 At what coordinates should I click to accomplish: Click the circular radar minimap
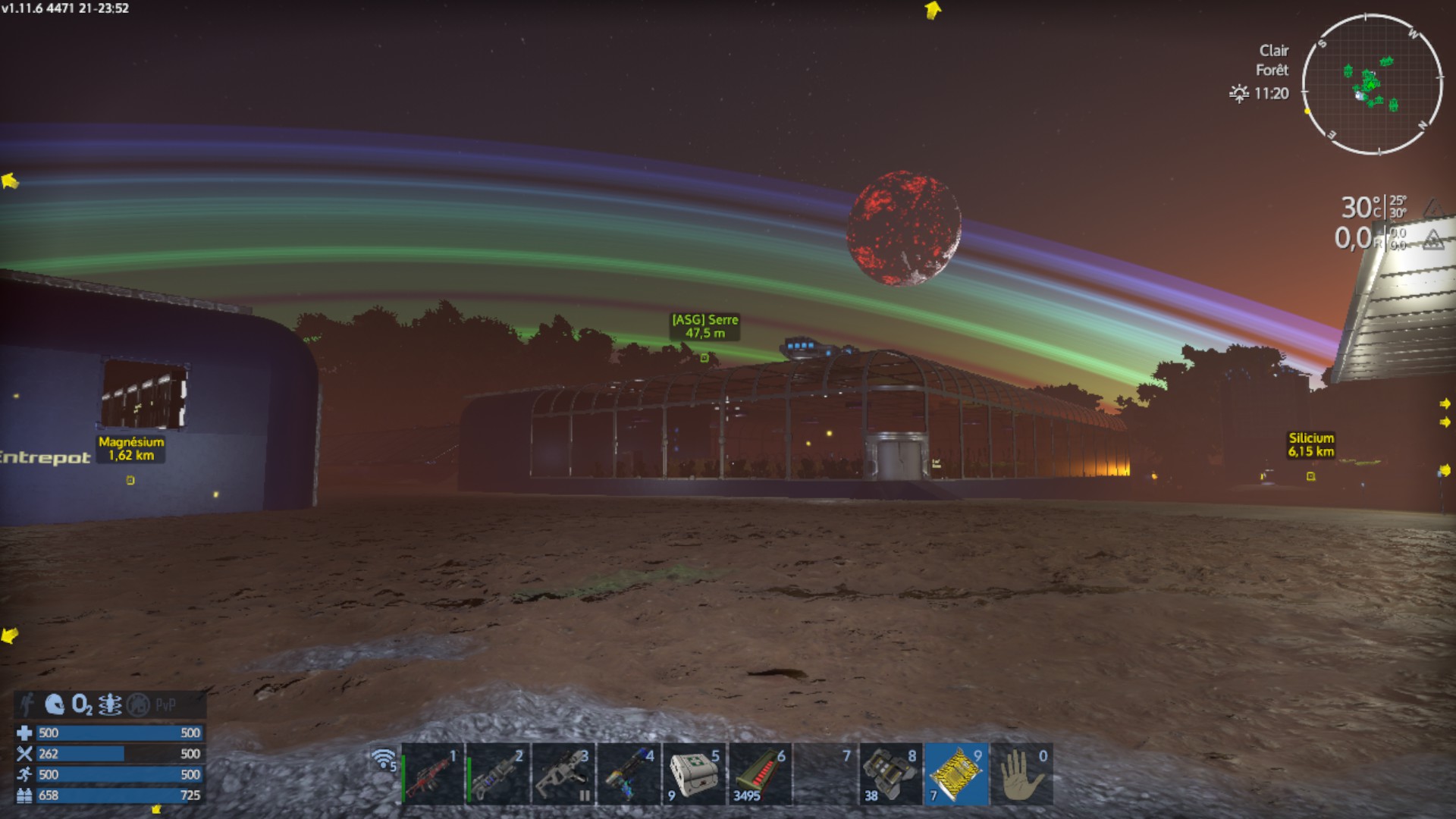pos(1372,84)
